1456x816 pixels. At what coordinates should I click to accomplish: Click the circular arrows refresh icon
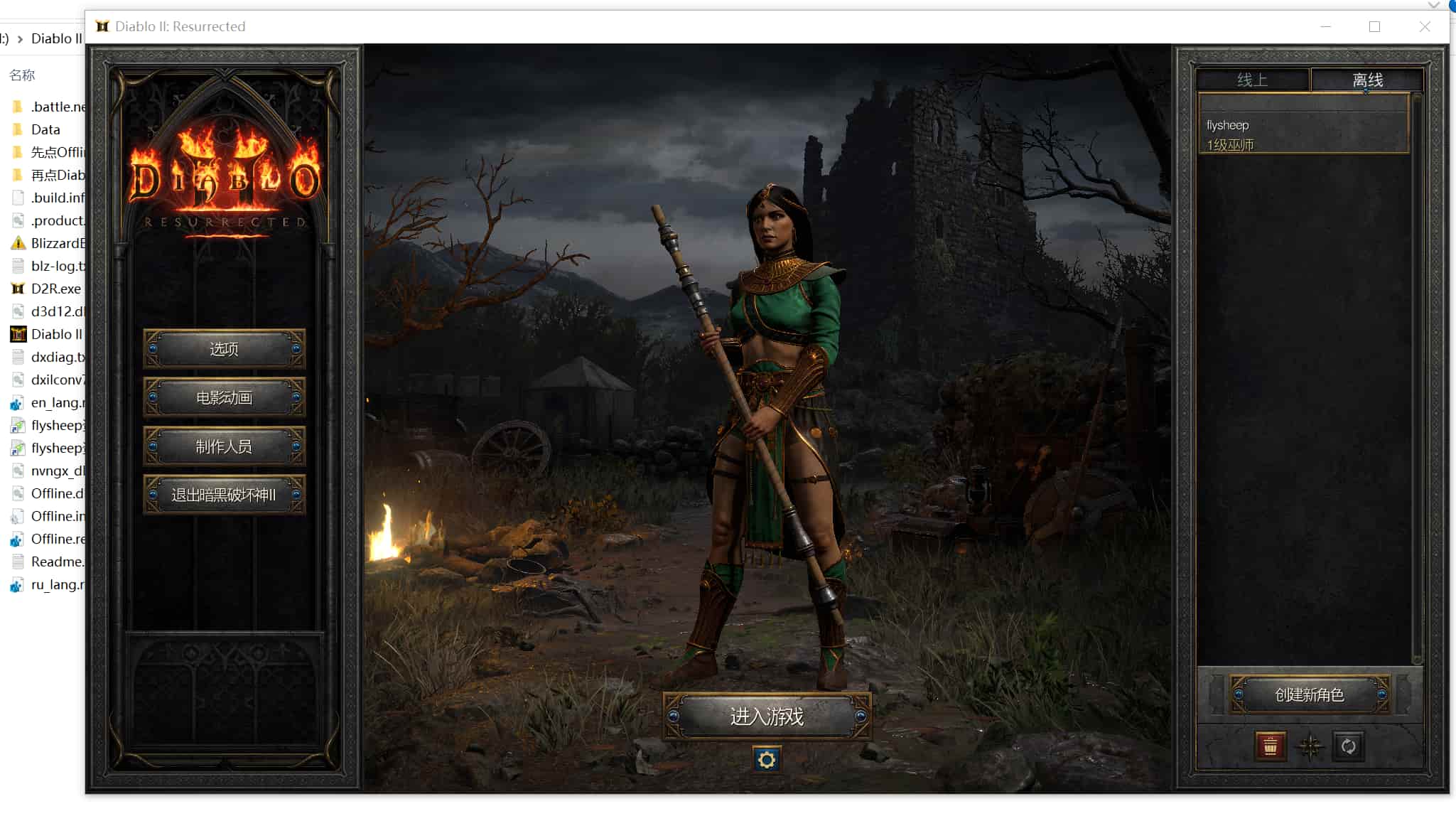click(1348, 746)
